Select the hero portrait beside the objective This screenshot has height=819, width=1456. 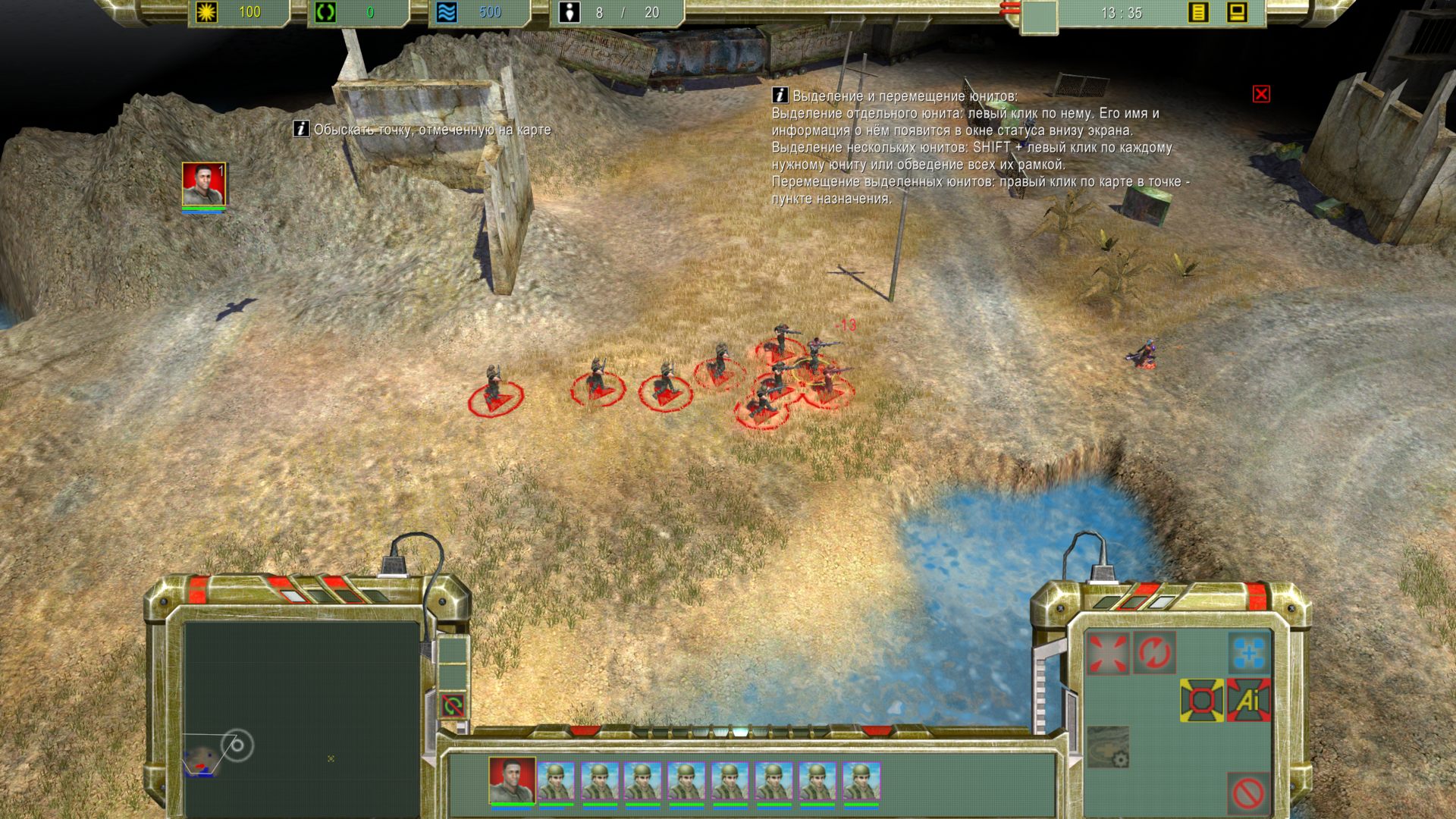(203, 184)
